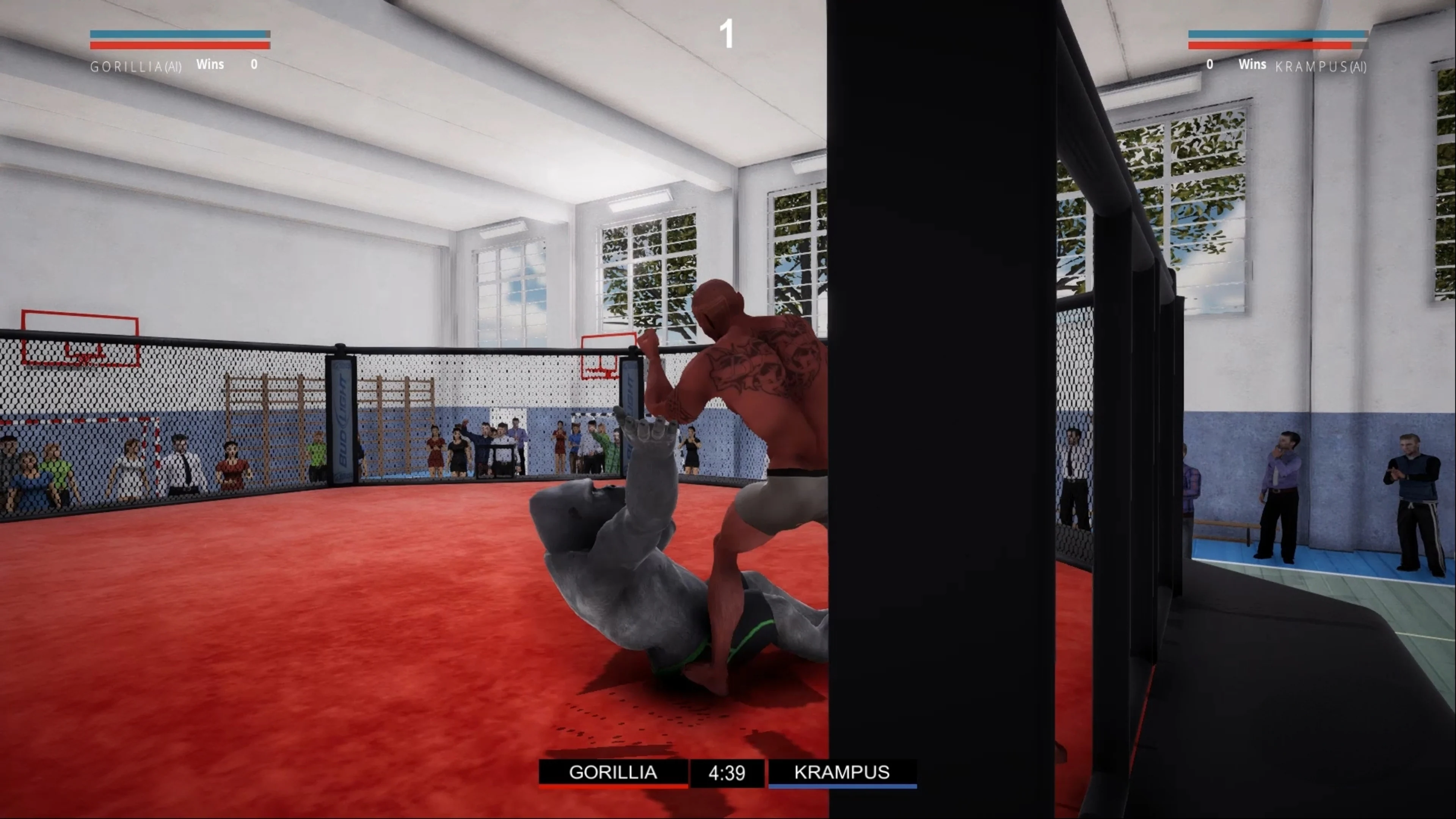Select the round timer showing 4:39
The height and width of the screenshot is (819, 1456).
pos(728,773)
